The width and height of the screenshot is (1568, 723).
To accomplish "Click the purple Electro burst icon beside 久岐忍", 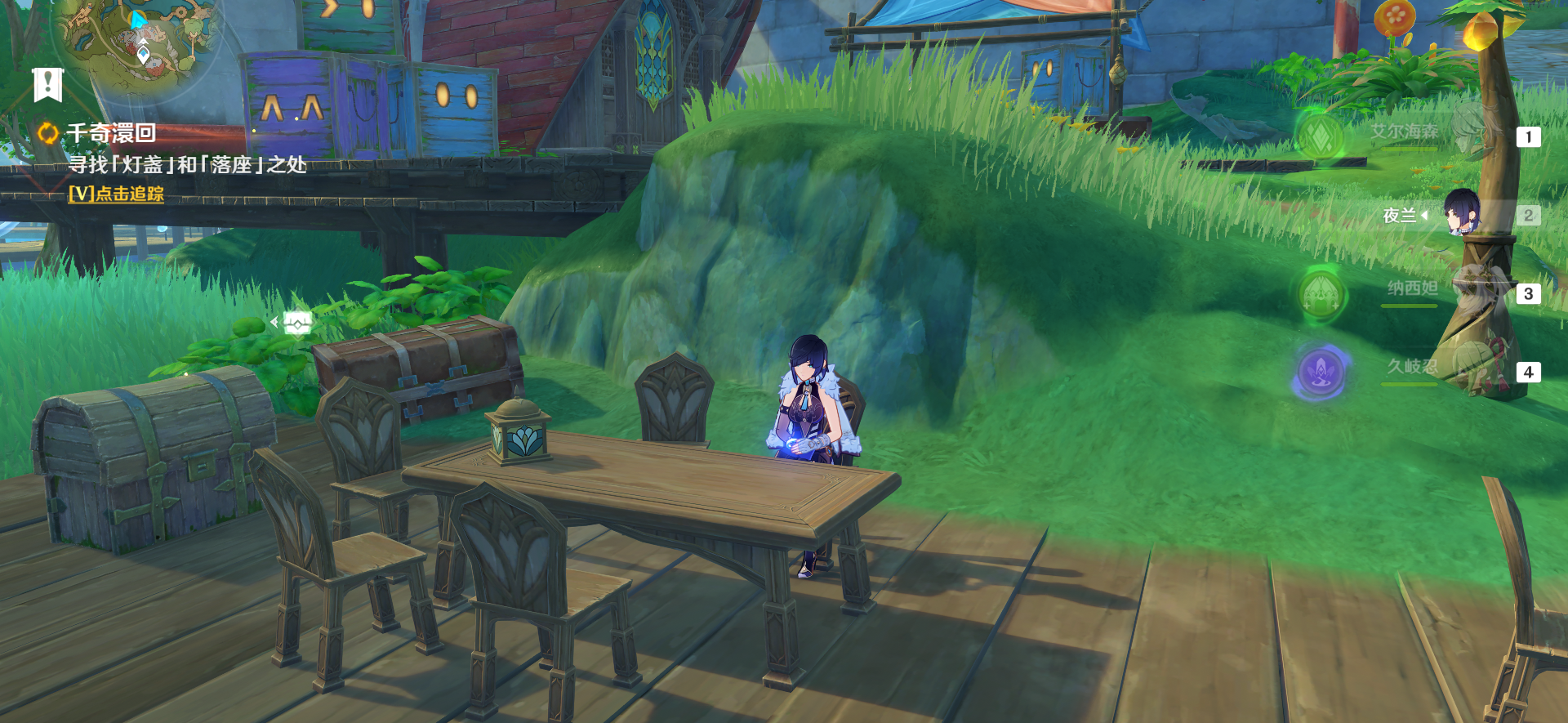I will click(x=1321, y=373).
